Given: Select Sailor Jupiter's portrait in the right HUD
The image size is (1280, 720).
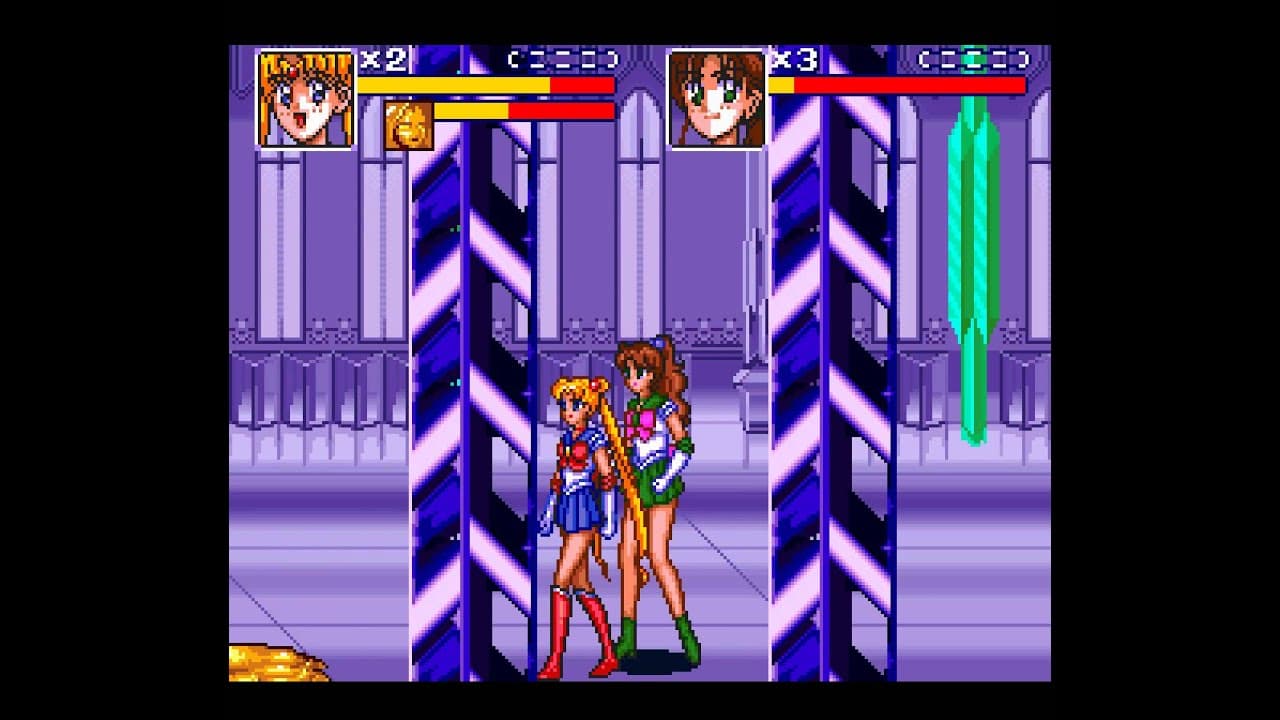Looking at the screenshot, I should click(x=713, y=95).
